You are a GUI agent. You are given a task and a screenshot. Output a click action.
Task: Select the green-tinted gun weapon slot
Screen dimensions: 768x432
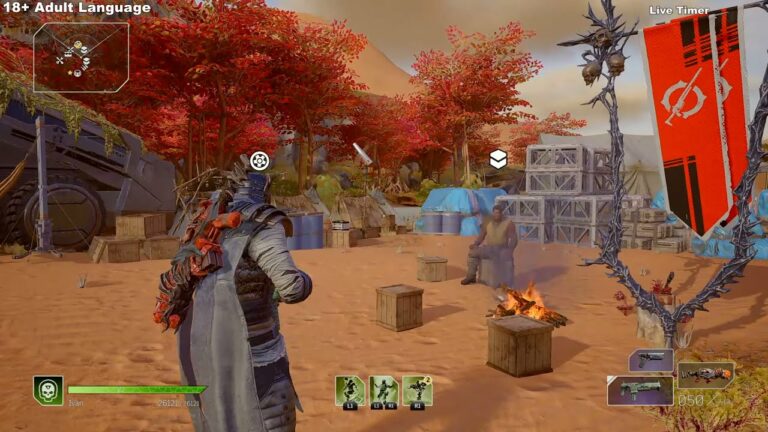[639, 390]
